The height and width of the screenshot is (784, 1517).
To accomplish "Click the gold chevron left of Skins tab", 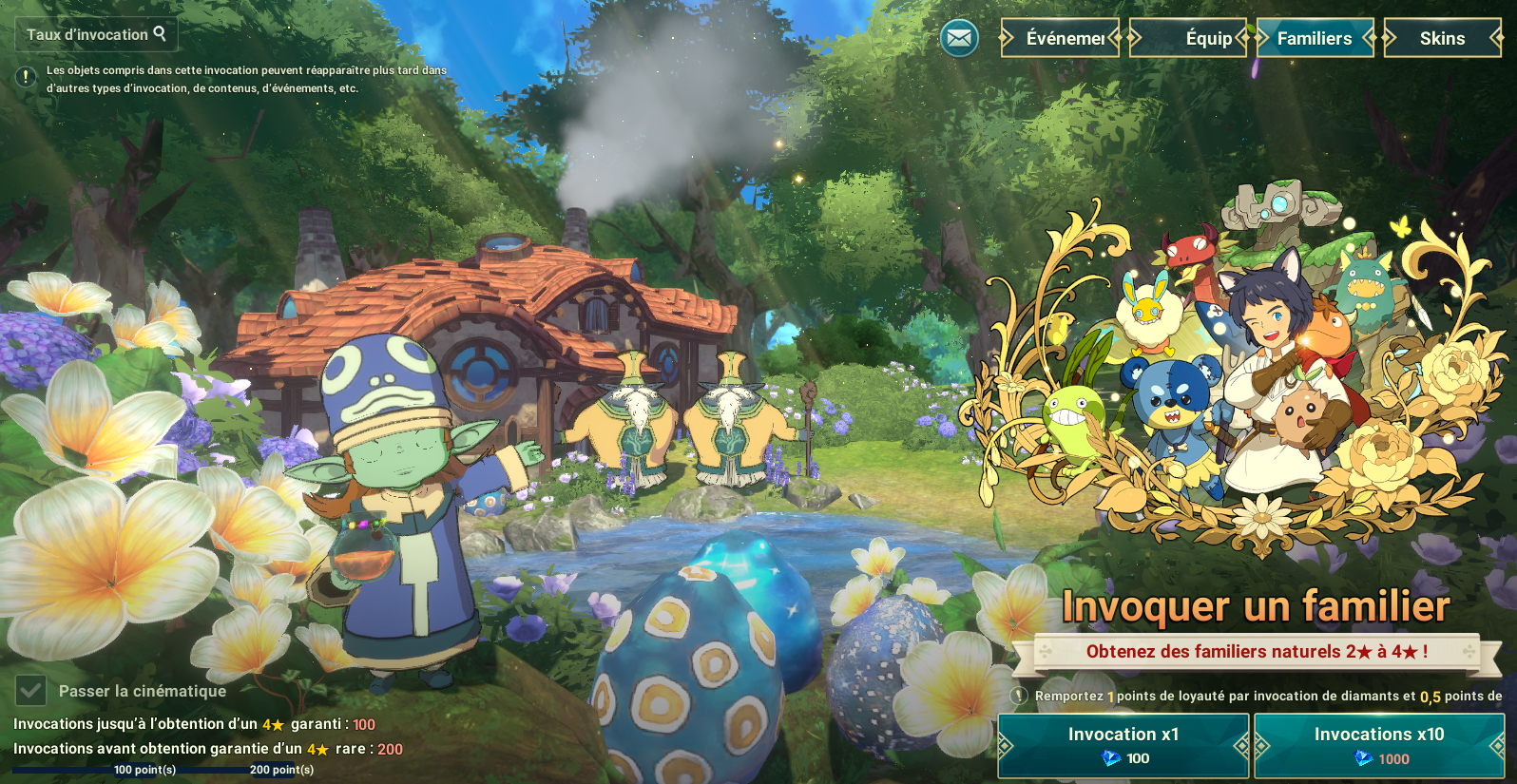I will (x=1389, y=38).
